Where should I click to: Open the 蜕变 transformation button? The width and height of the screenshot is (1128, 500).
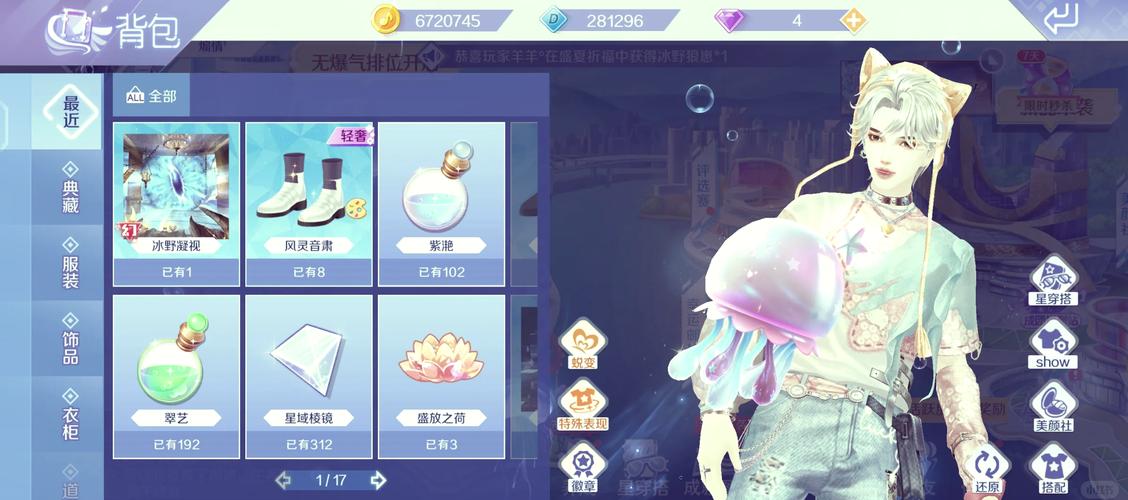tap(582, 343)
